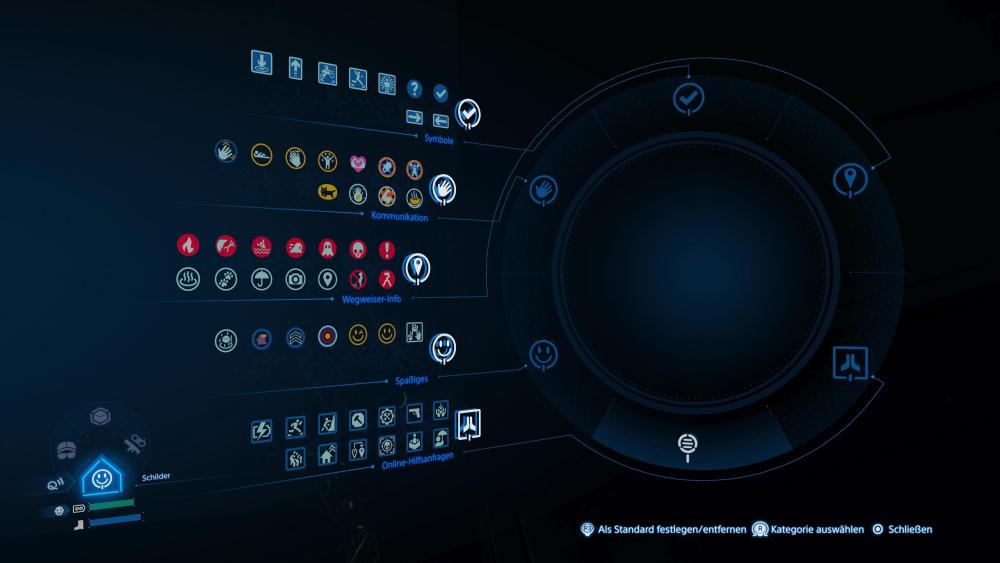
Task: Select the smiley face category on the wheel
Action: point(543,353)
